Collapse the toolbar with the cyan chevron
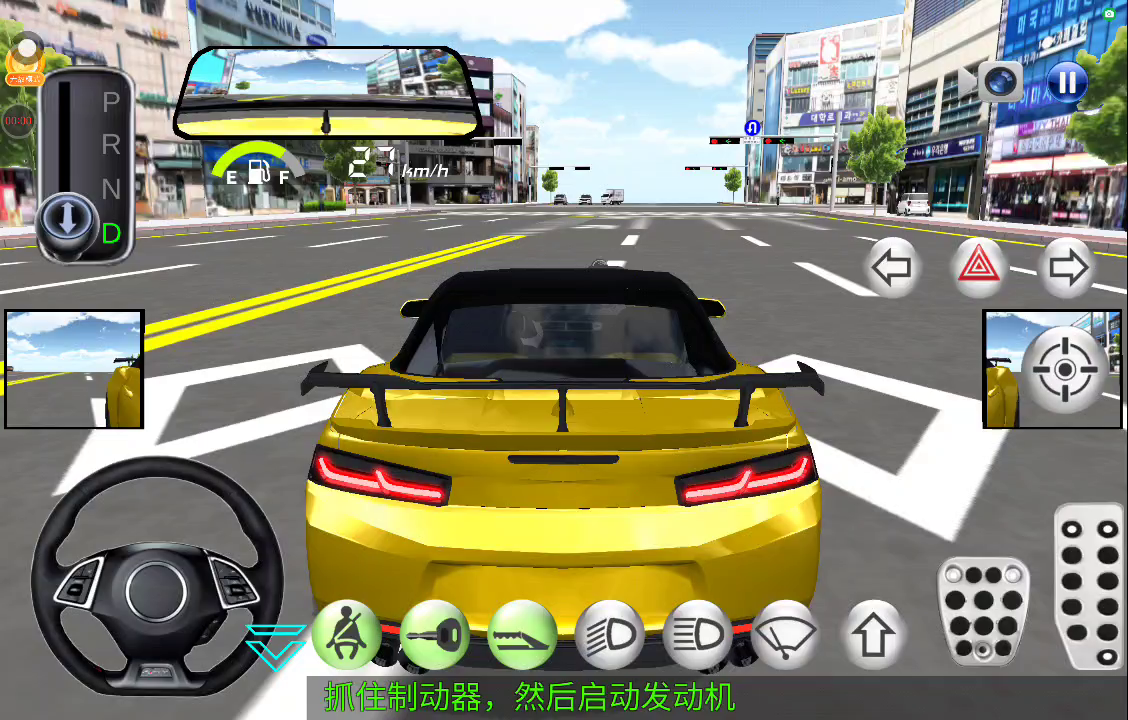The height and width of the screenshot is (720, 1128). coord(277,644)
